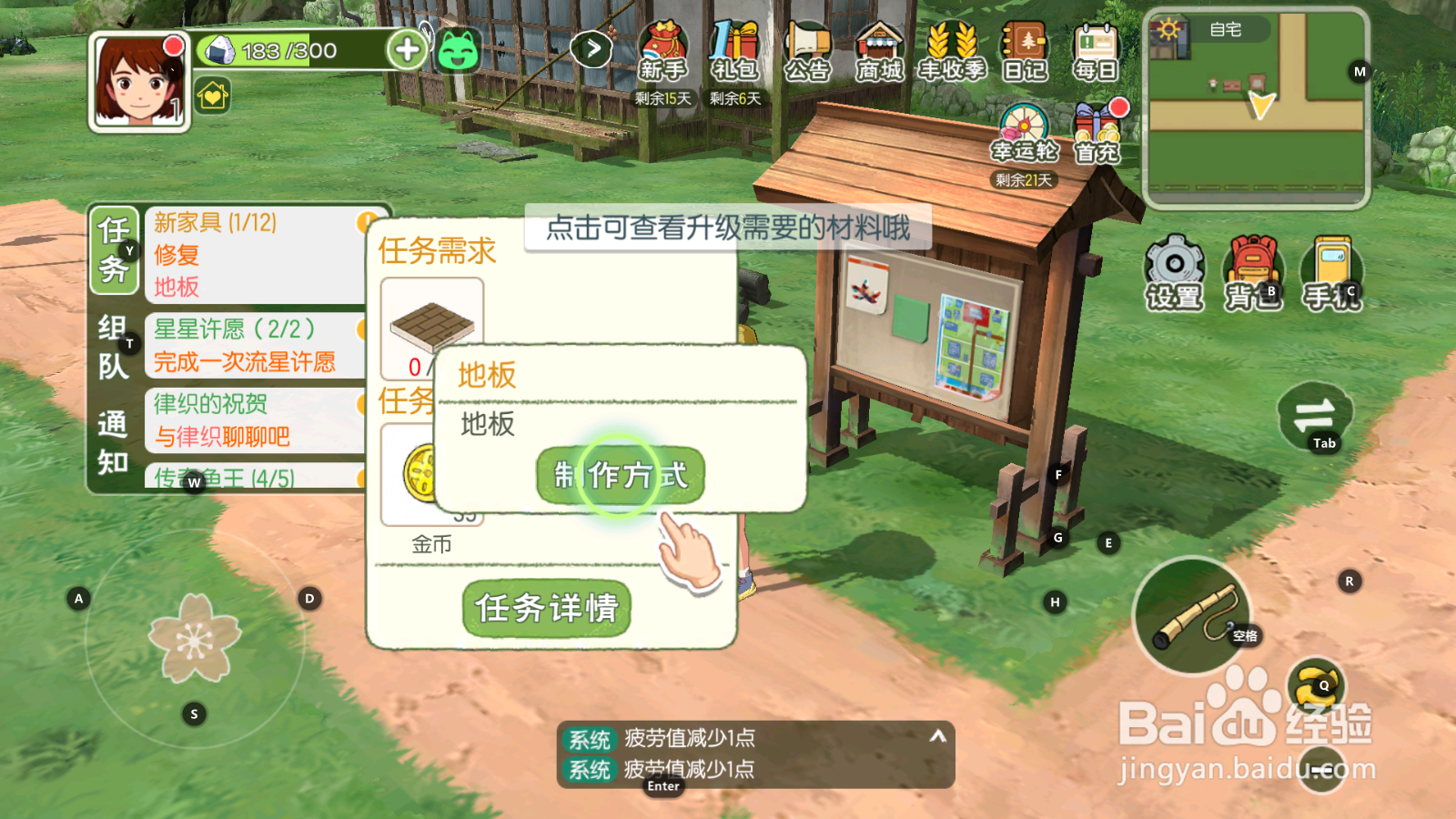Open the 丰收季 harvest season event
The image size is (1456, 819).
click(952, 50)
